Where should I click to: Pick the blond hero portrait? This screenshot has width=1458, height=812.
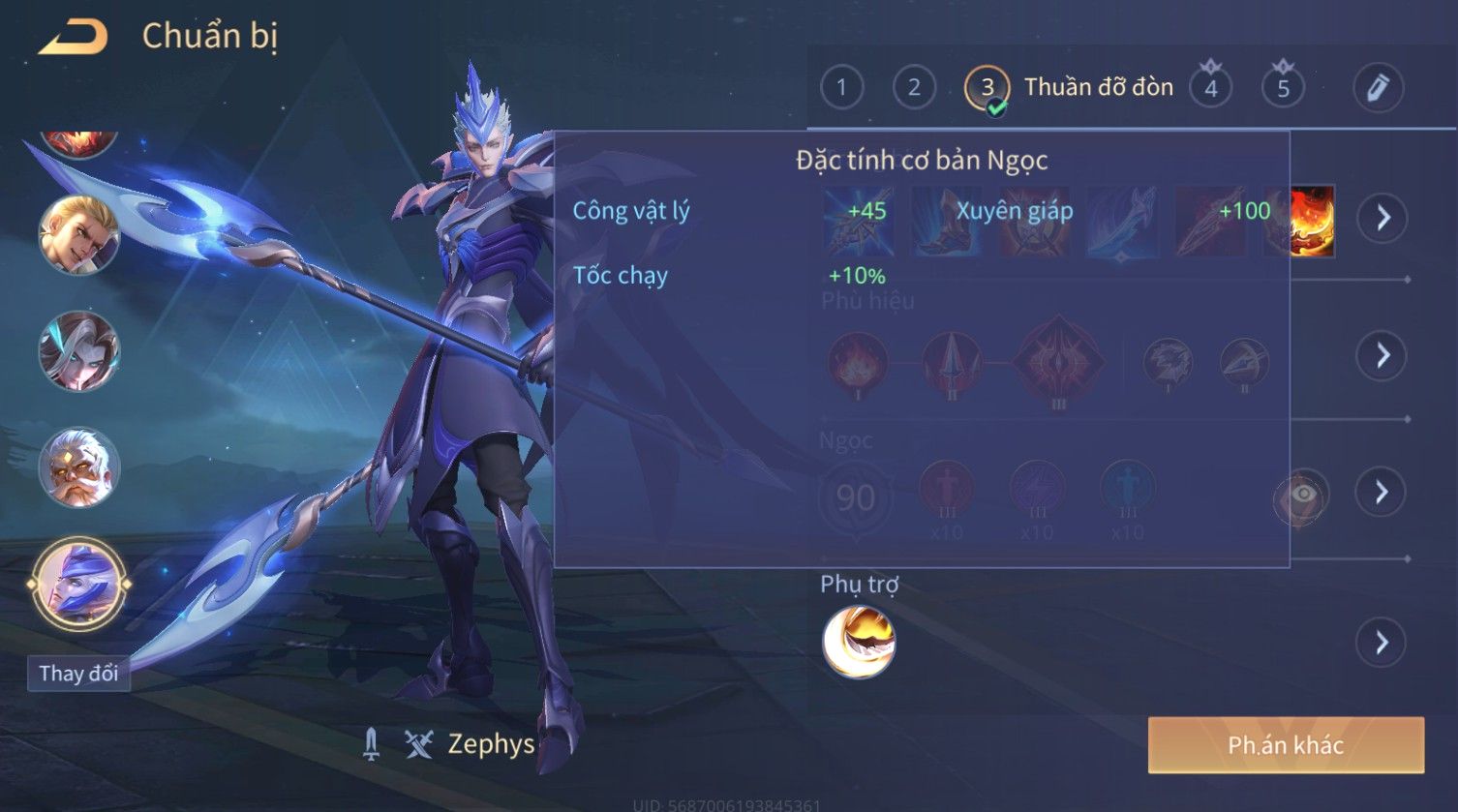pos(78,235)
